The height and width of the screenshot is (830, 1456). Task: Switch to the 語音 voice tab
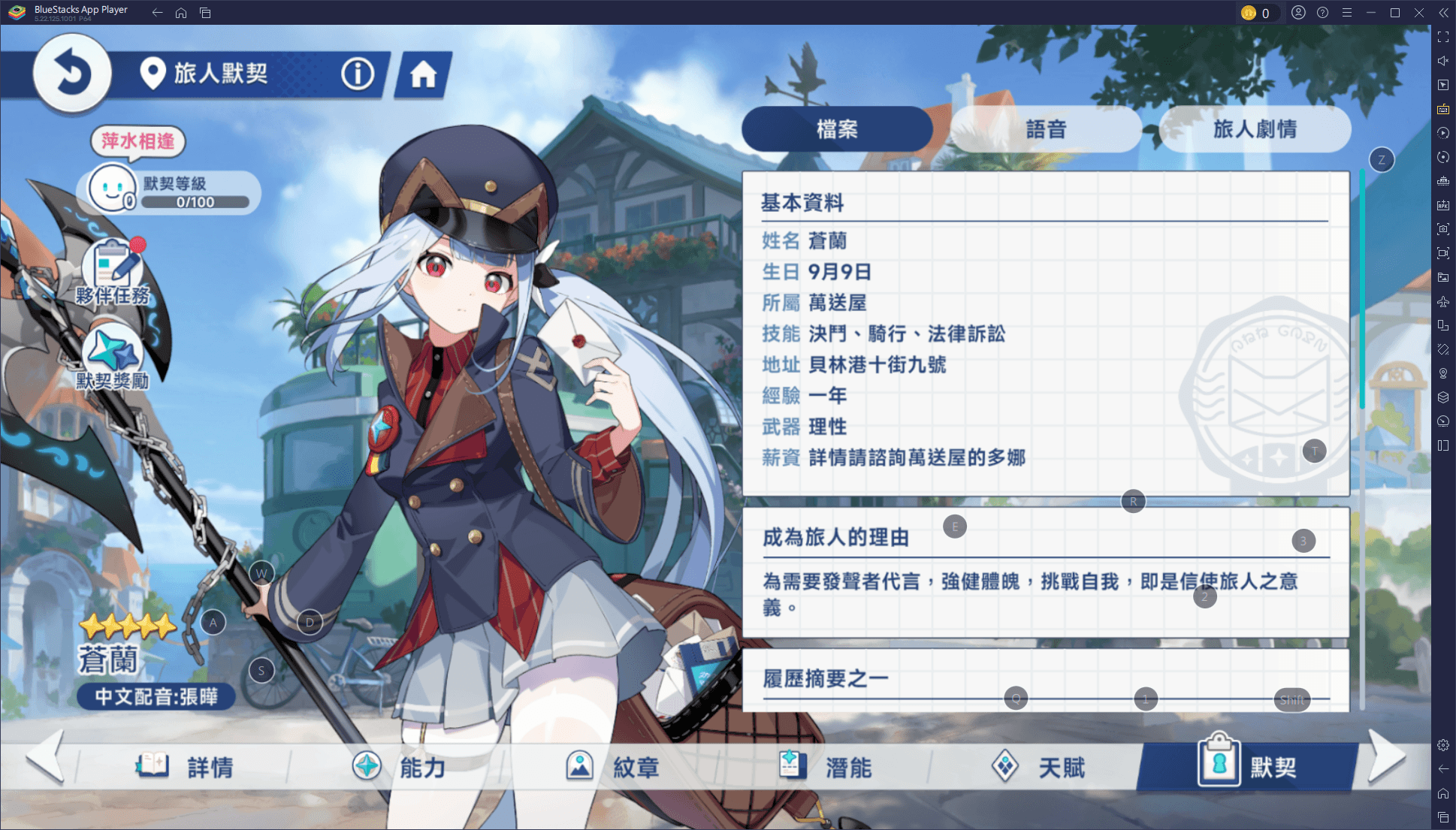pyautogui.click(x=1047, y=128)
